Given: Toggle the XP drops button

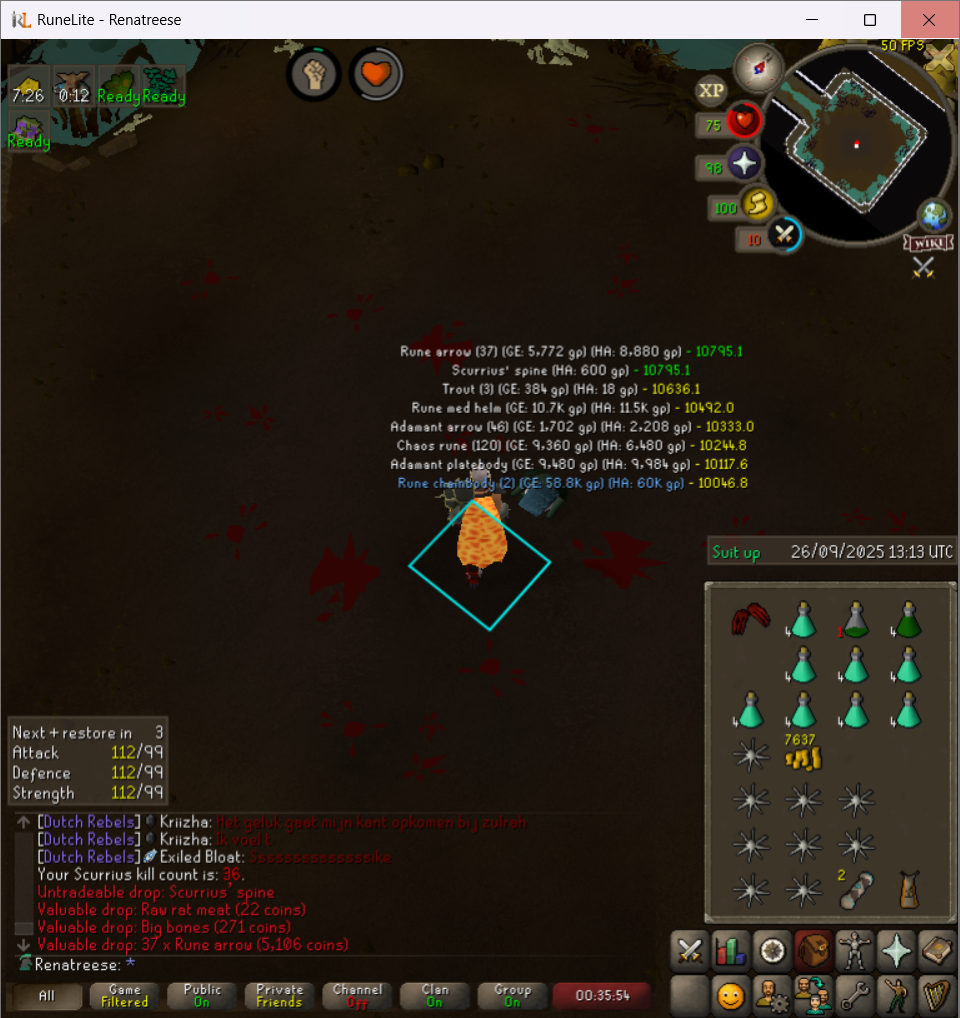Looking at the screenshot, I should 711,91.
